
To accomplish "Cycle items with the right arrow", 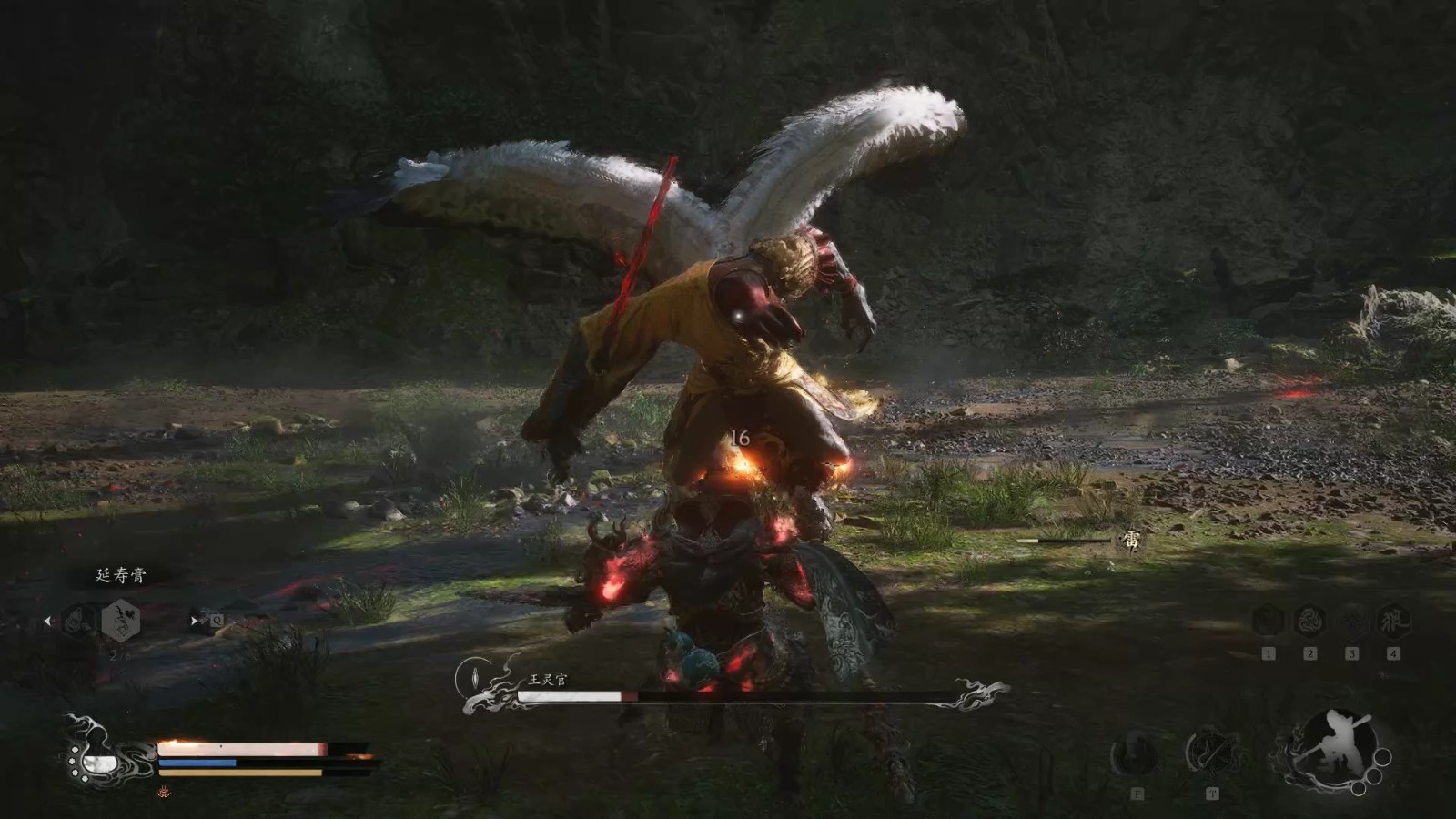I will (x=194, y=622).
